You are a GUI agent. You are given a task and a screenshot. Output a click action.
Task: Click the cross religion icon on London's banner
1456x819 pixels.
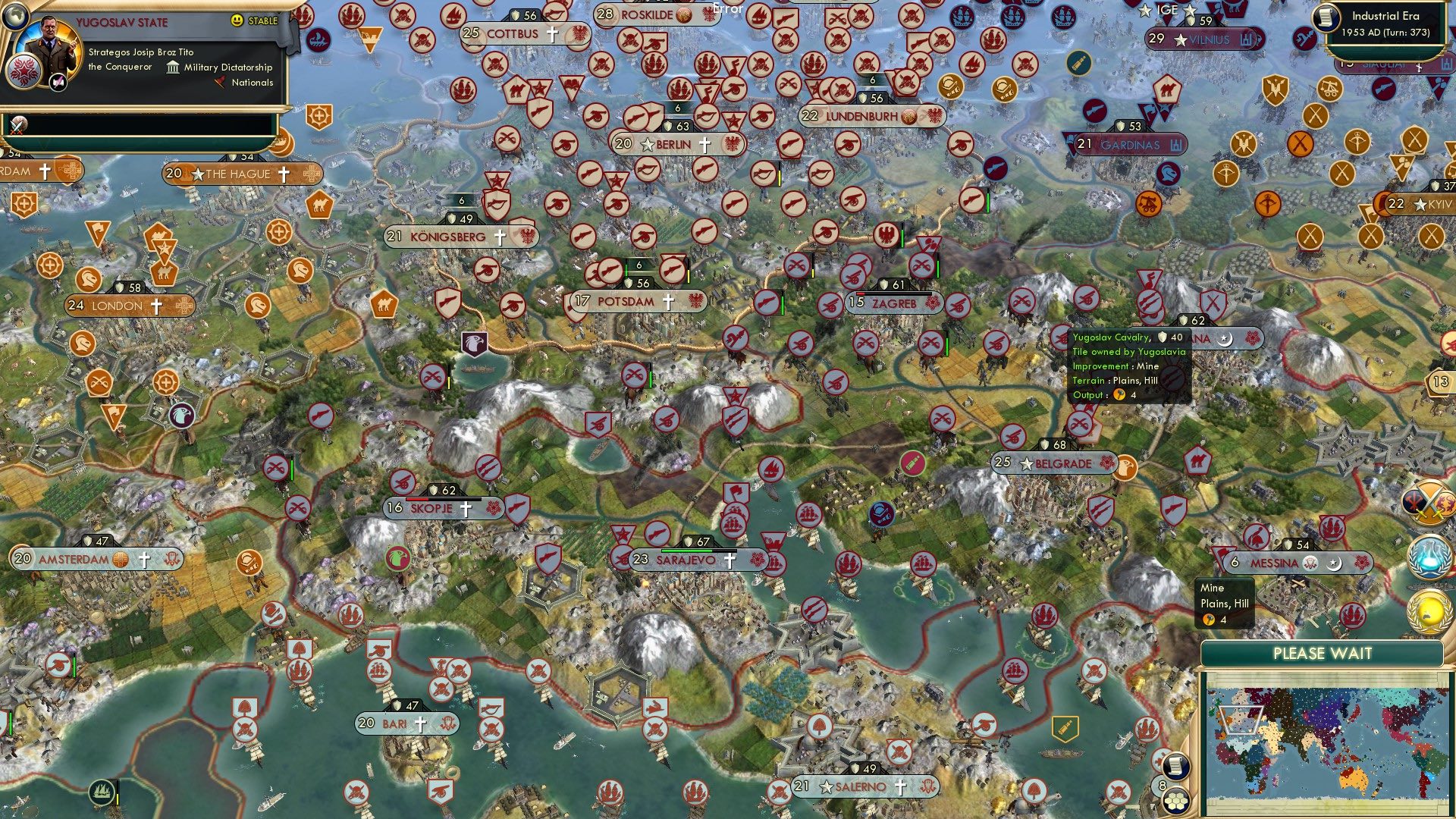(155, 306)
